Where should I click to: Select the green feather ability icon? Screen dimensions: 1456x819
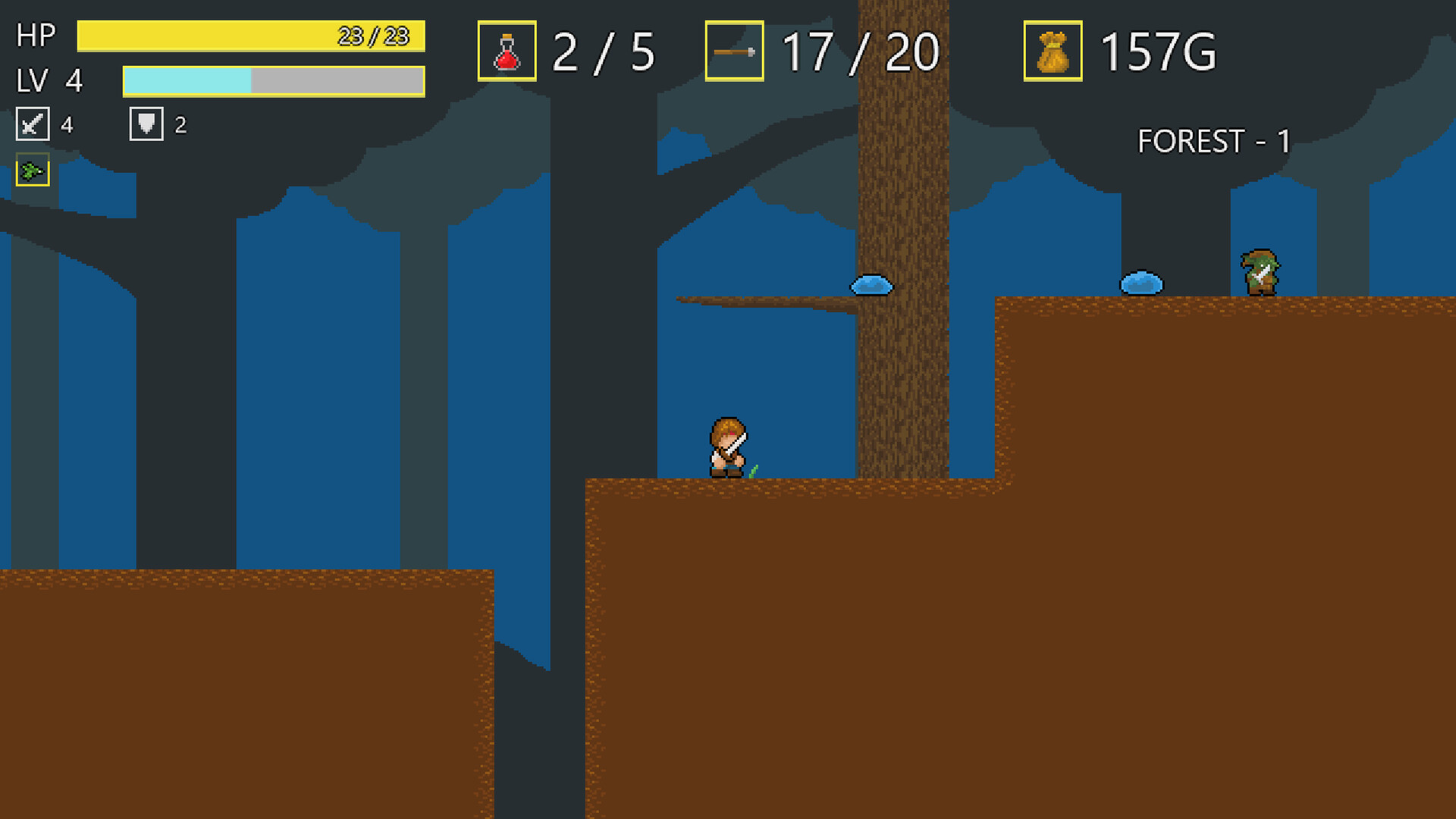pyautogui.click(x=32, y=171)
